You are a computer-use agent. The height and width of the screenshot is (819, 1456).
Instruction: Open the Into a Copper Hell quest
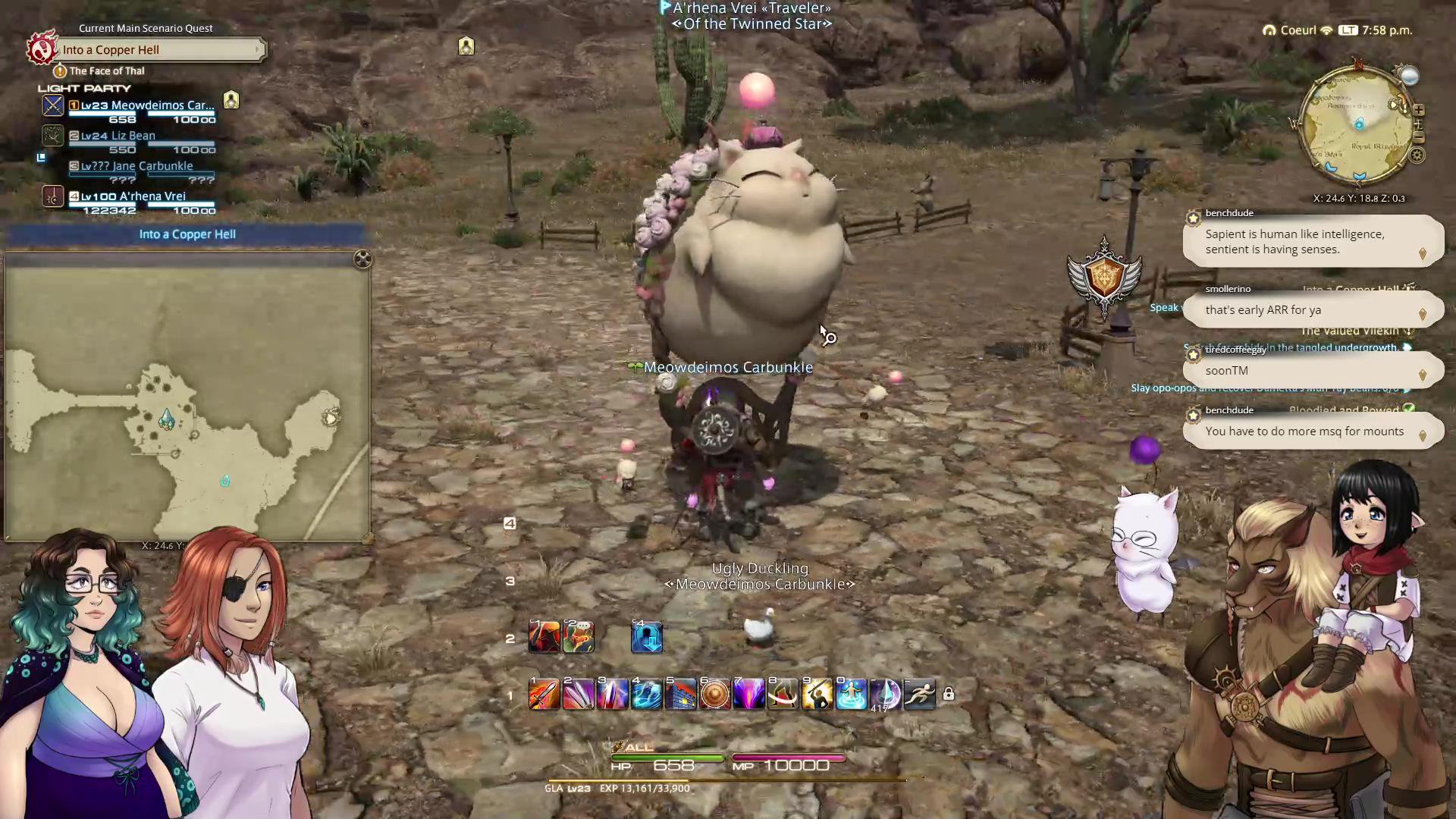161,50
